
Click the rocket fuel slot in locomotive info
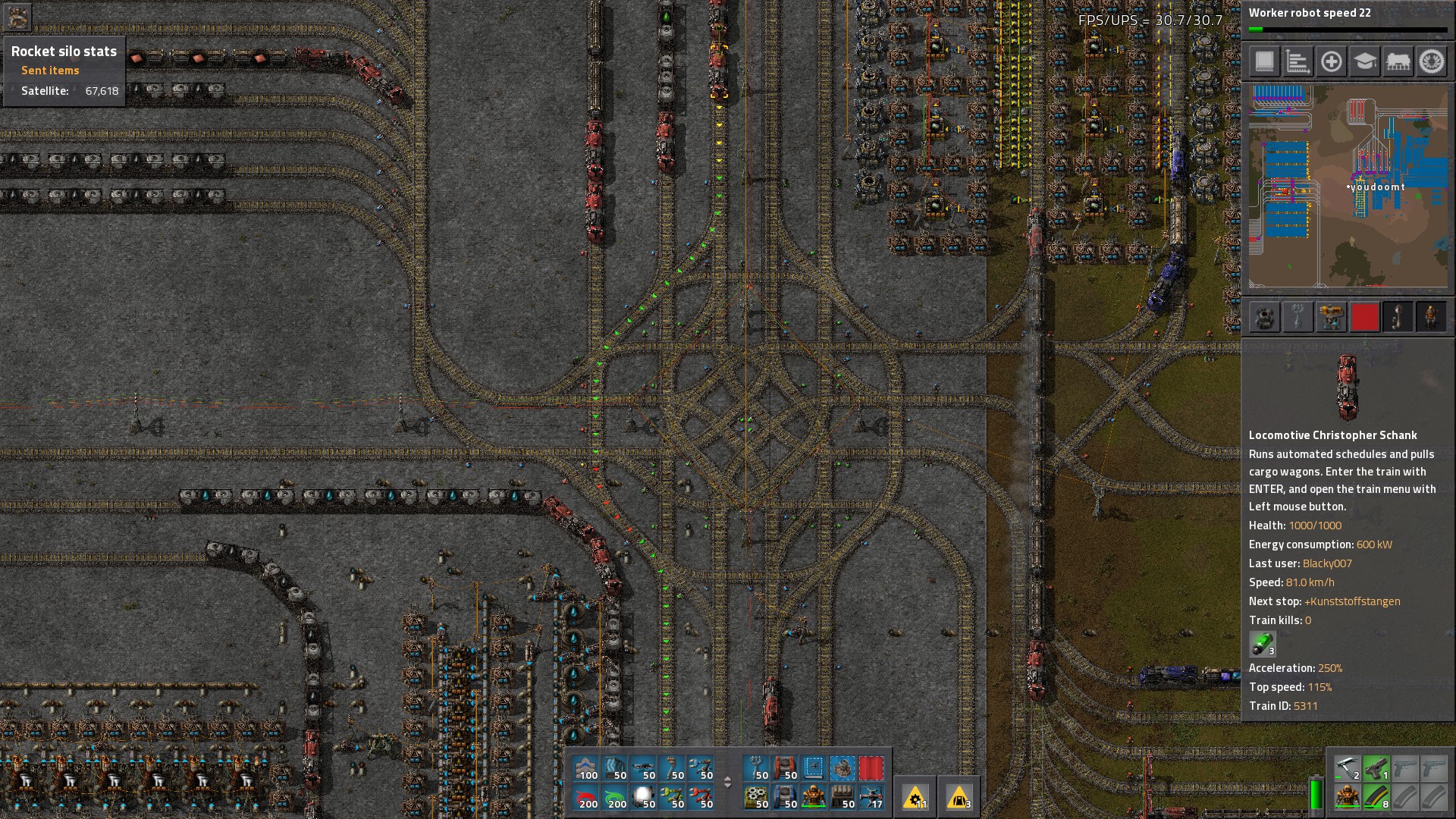point(1262,644)
